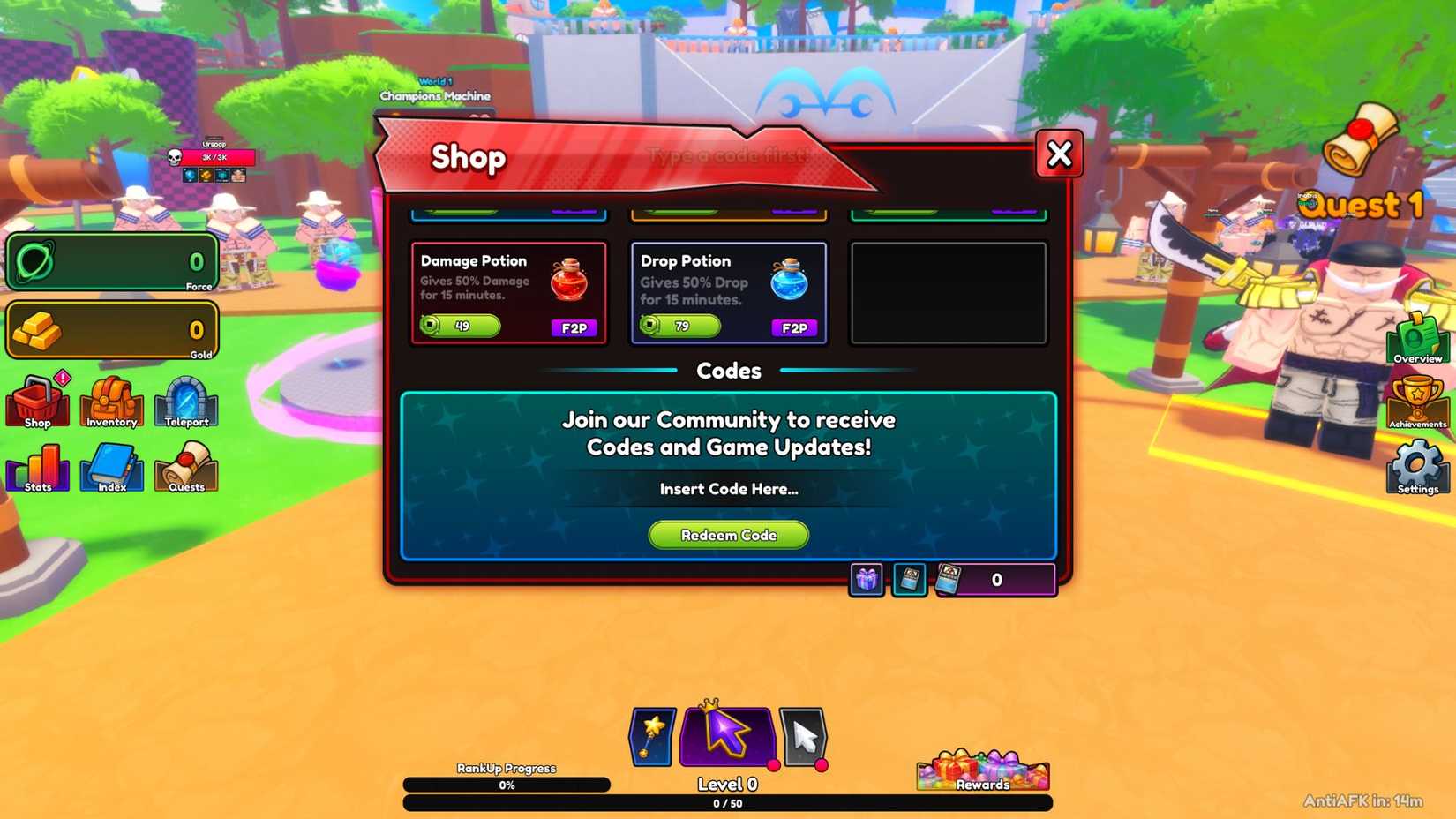
Task: Select the teal trading card icon
Action: (909, 580)
